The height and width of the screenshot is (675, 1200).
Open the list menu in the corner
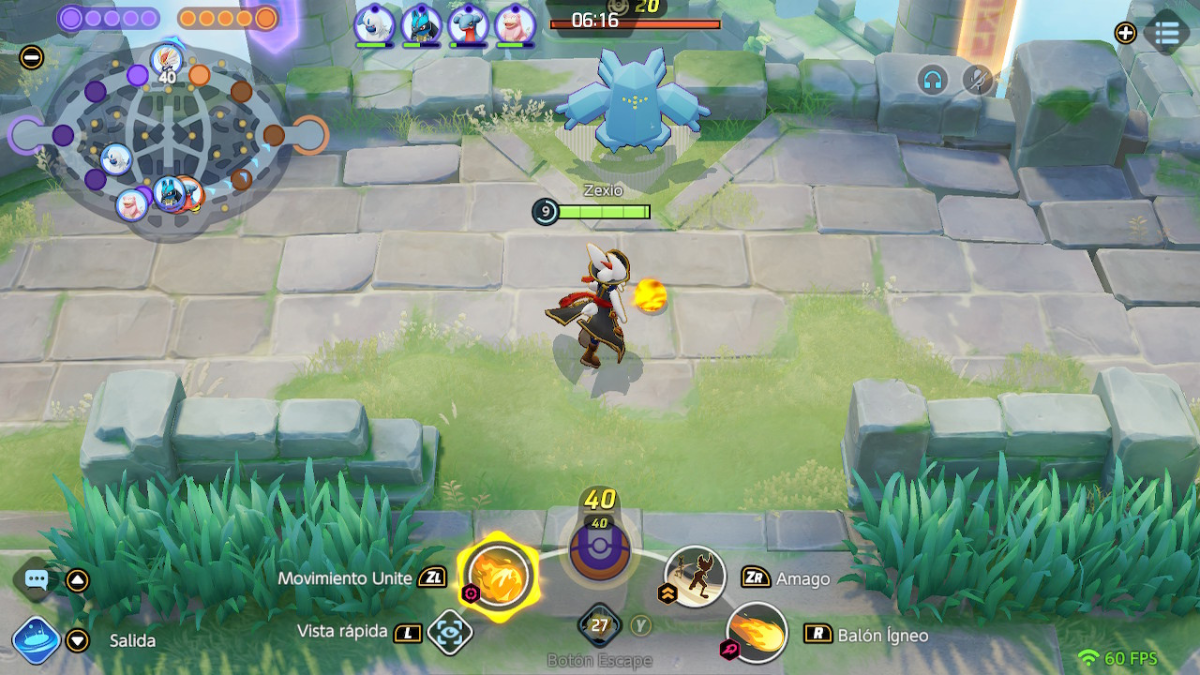(1166, 33)
